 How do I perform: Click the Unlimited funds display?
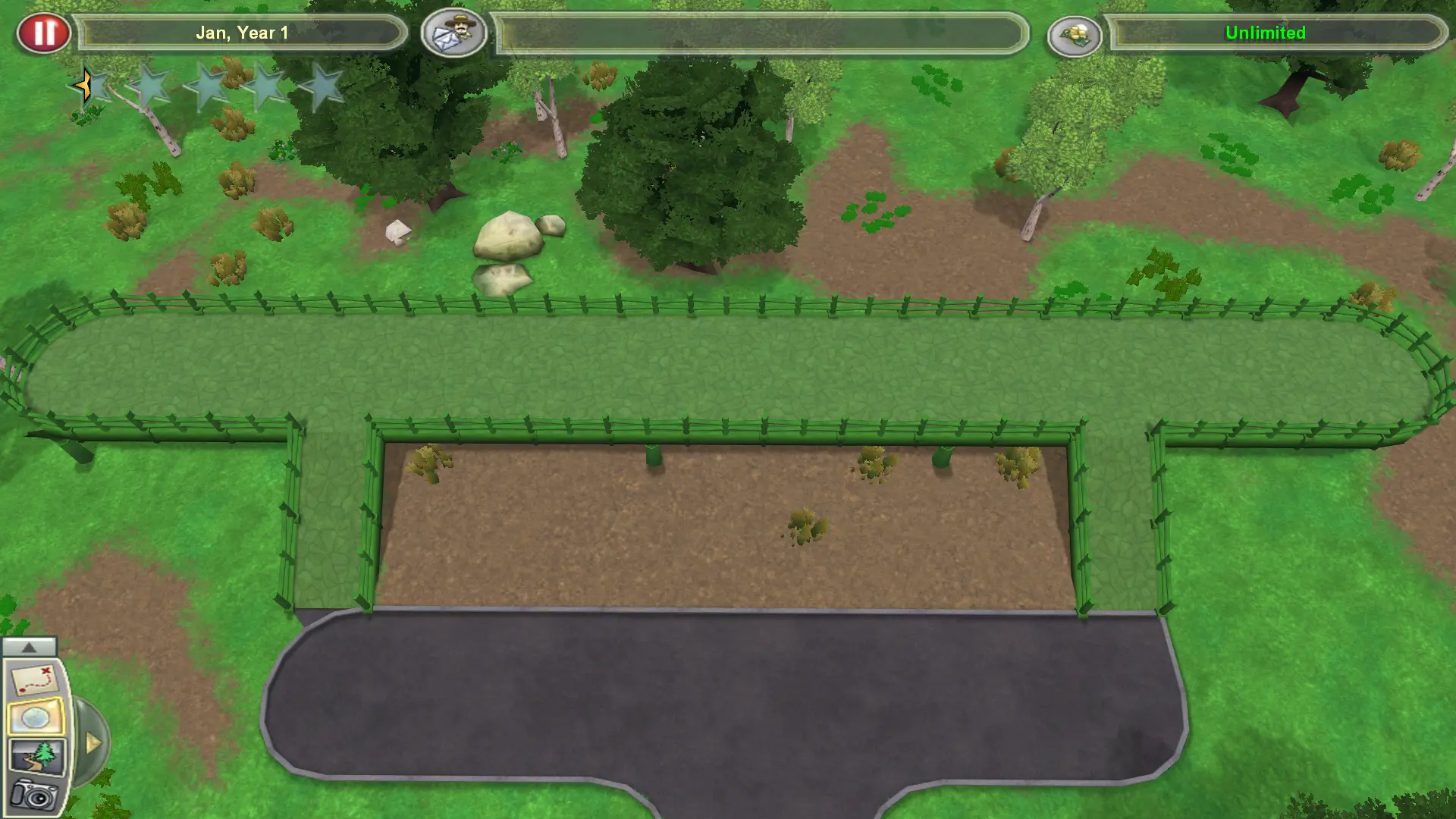[x=1265, y=33]
